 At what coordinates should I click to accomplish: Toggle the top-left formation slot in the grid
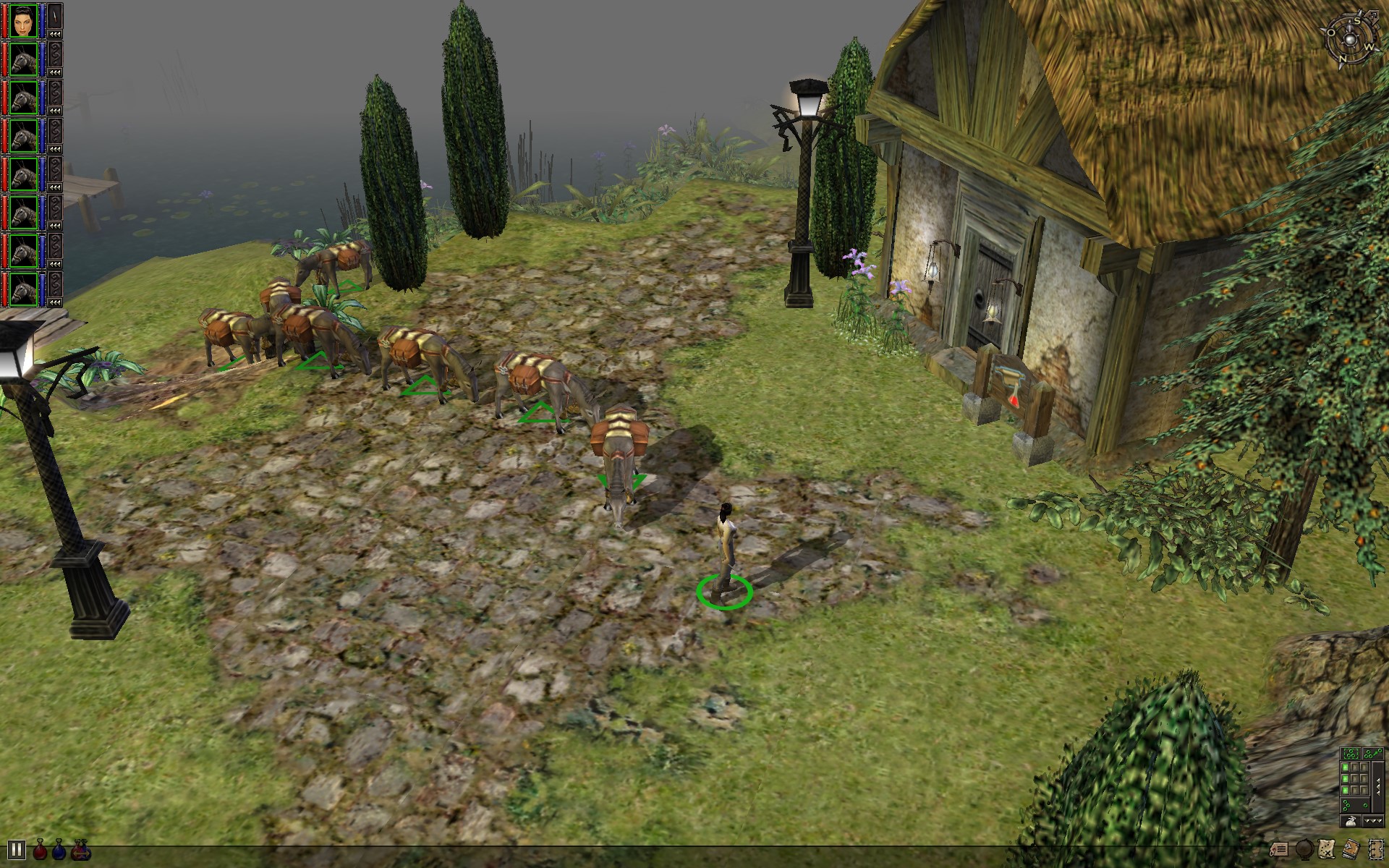1346,767
